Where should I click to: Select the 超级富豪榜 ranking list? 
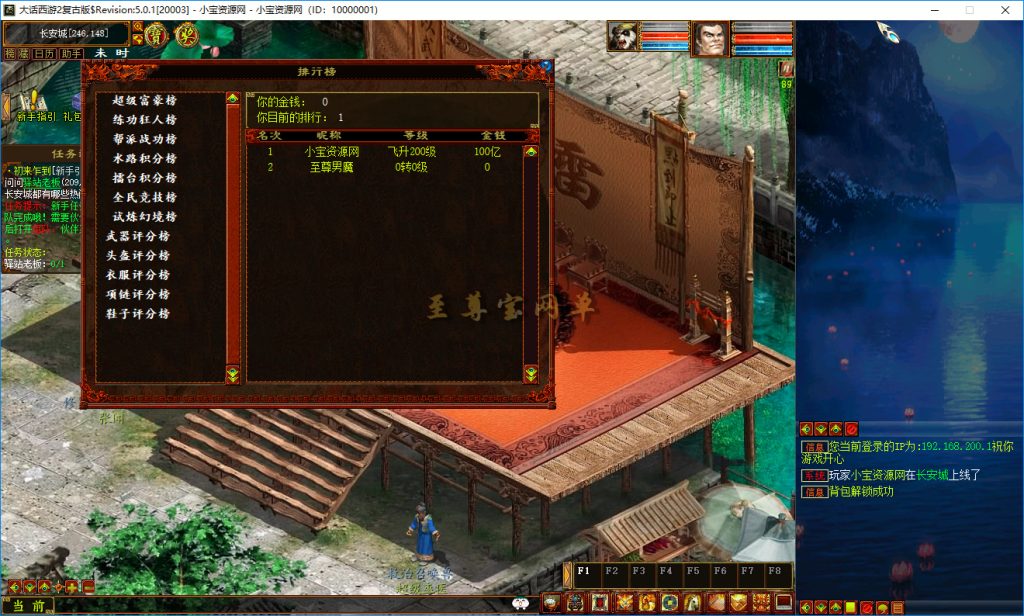click(144, 100)
